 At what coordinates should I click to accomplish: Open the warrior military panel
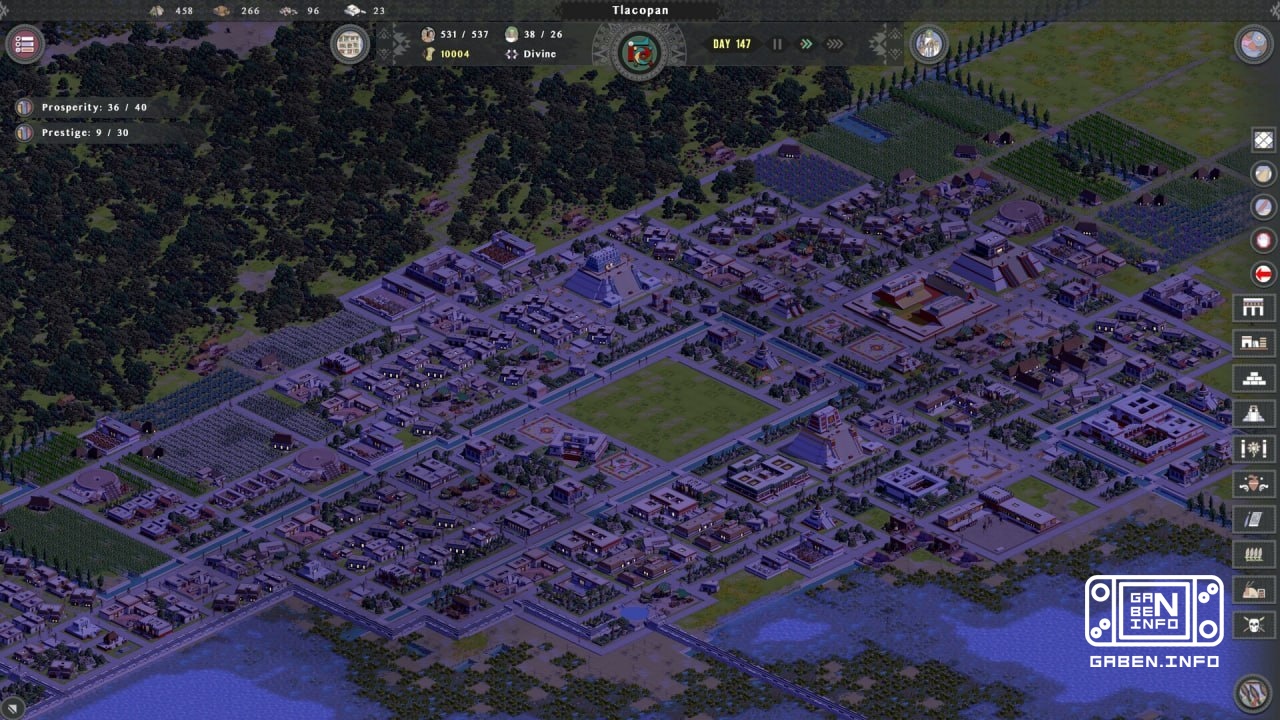(1262, 483)
